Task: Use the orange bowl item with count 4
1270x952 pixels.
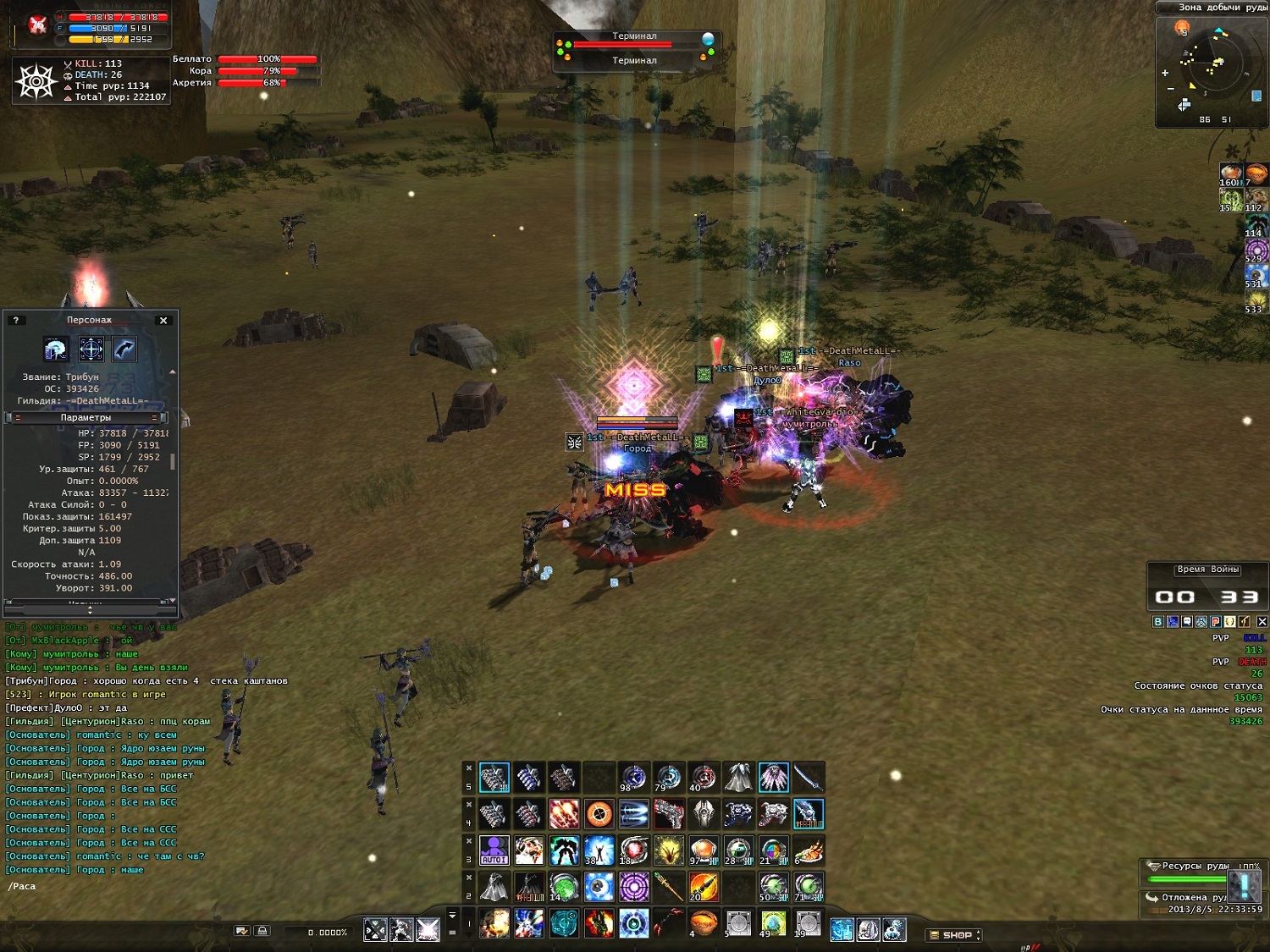Action: [703, 922]
